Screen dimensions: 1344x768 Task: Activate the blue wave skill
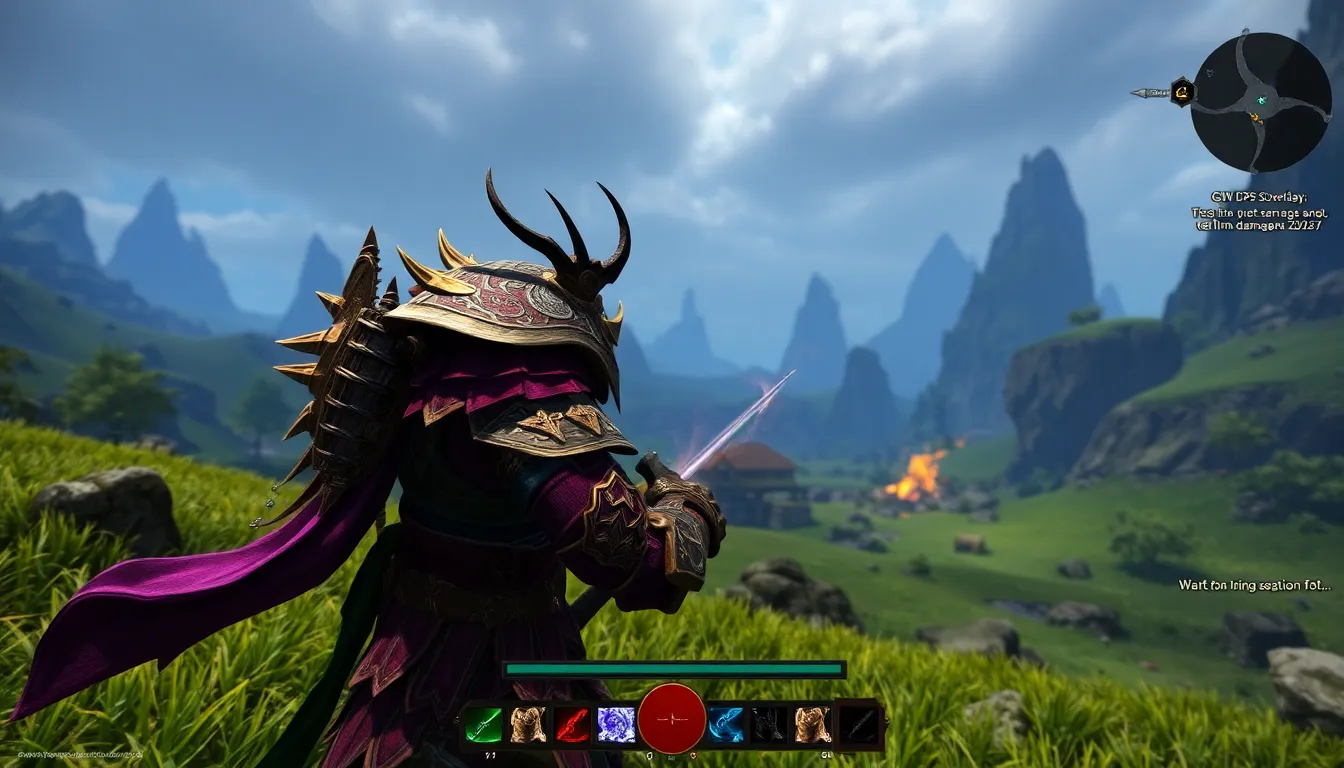[726, 724]
